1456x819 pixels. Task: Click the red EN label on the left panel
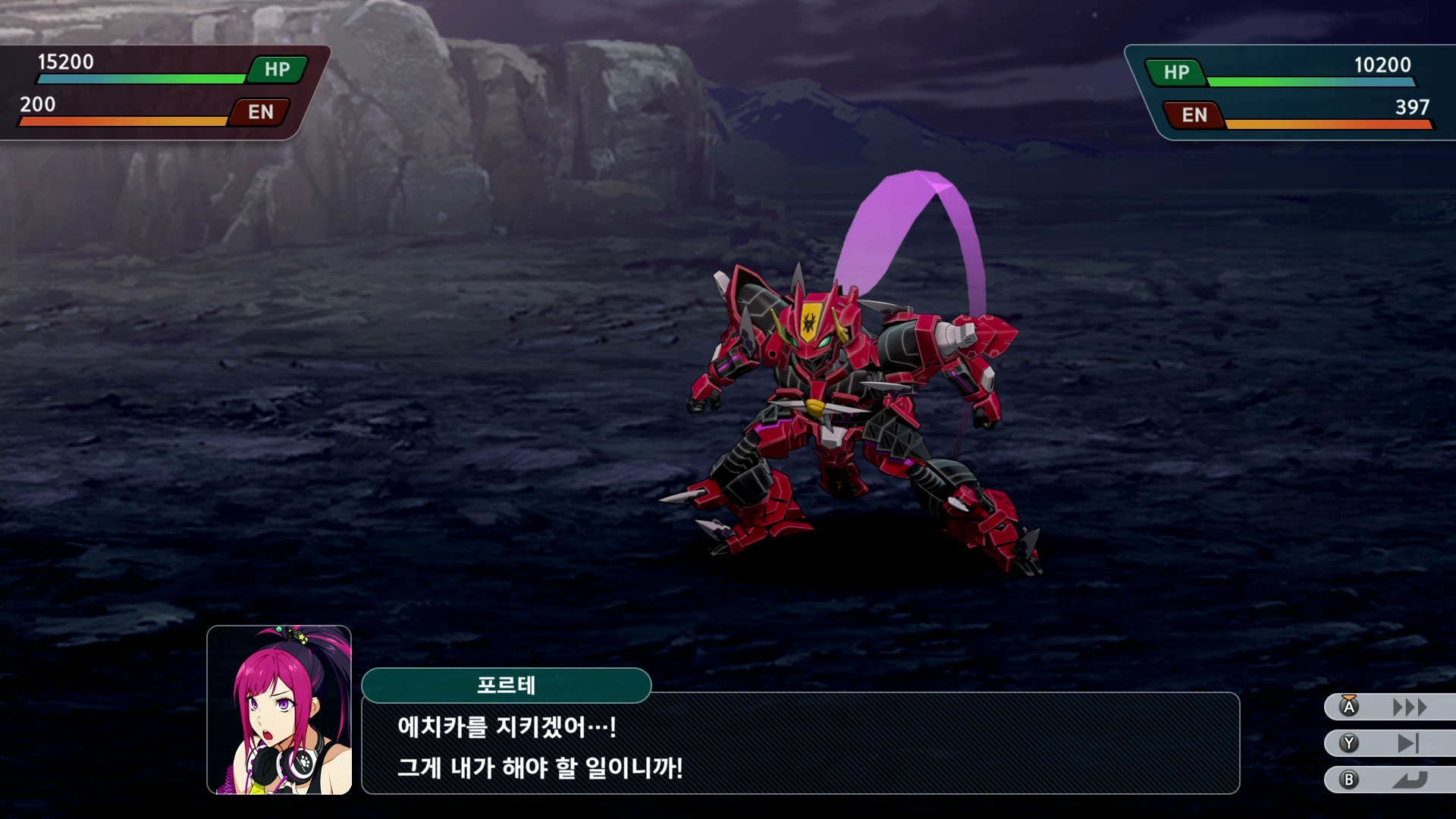pos(260,113)
